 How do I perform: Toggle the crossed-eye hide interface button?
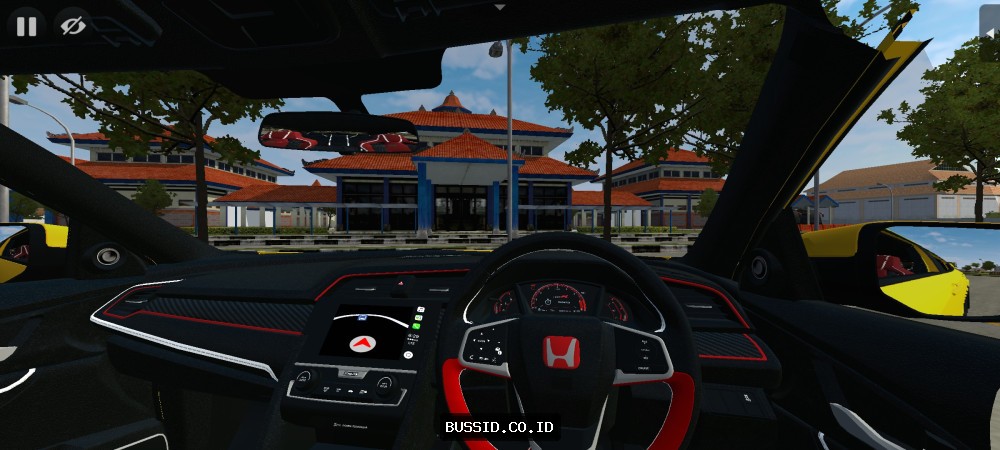pyautogui.click(x=72, y=26)
